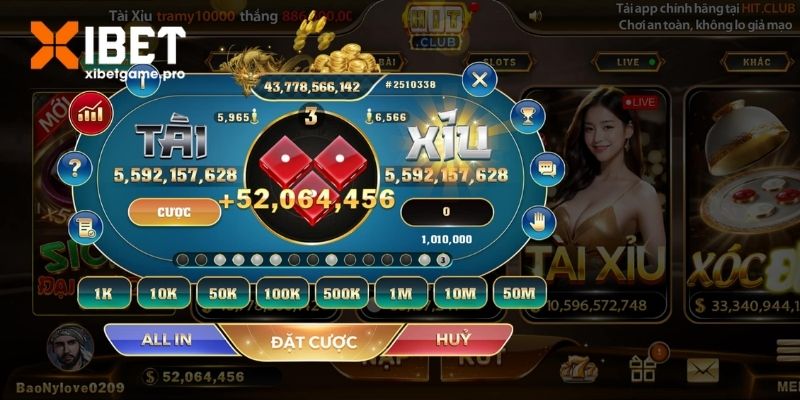Choose the 1M chip
The height and width of the screenshot is (400, 800).
click(x=401, y=293)
